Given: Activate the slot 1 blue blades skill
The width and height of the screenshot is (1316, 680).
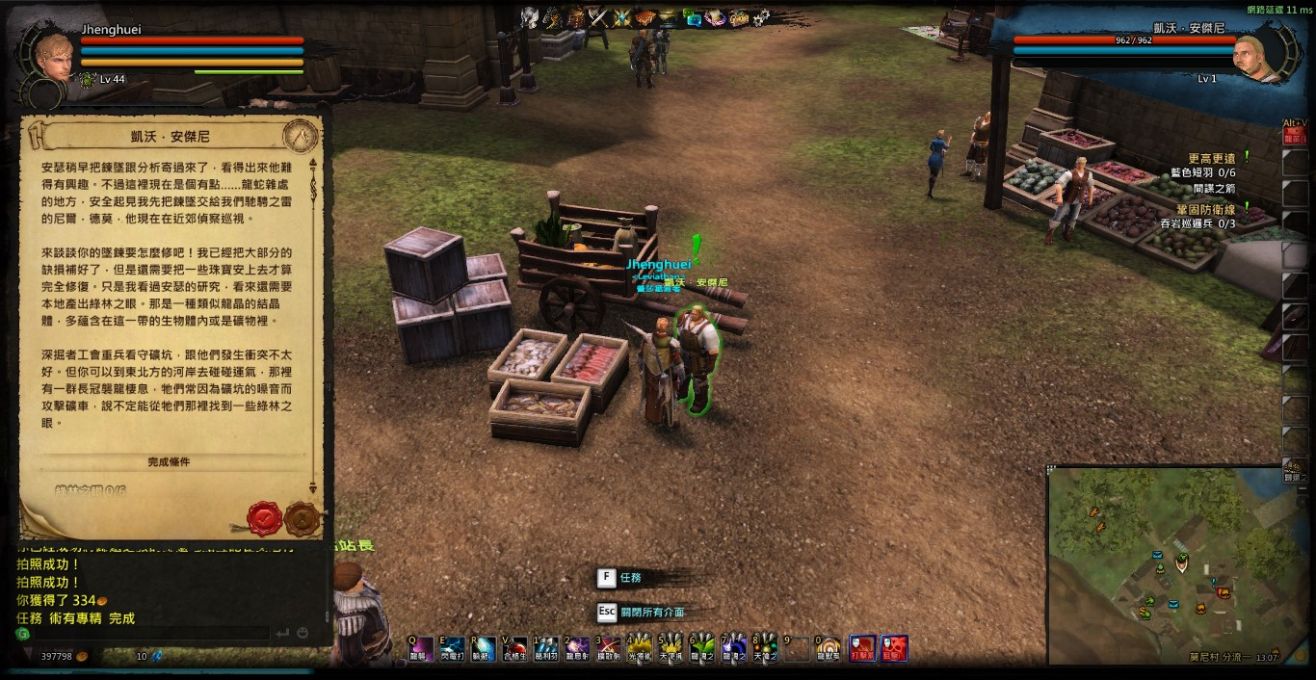Looking at the screenshot, I should [x=546, y=649].
